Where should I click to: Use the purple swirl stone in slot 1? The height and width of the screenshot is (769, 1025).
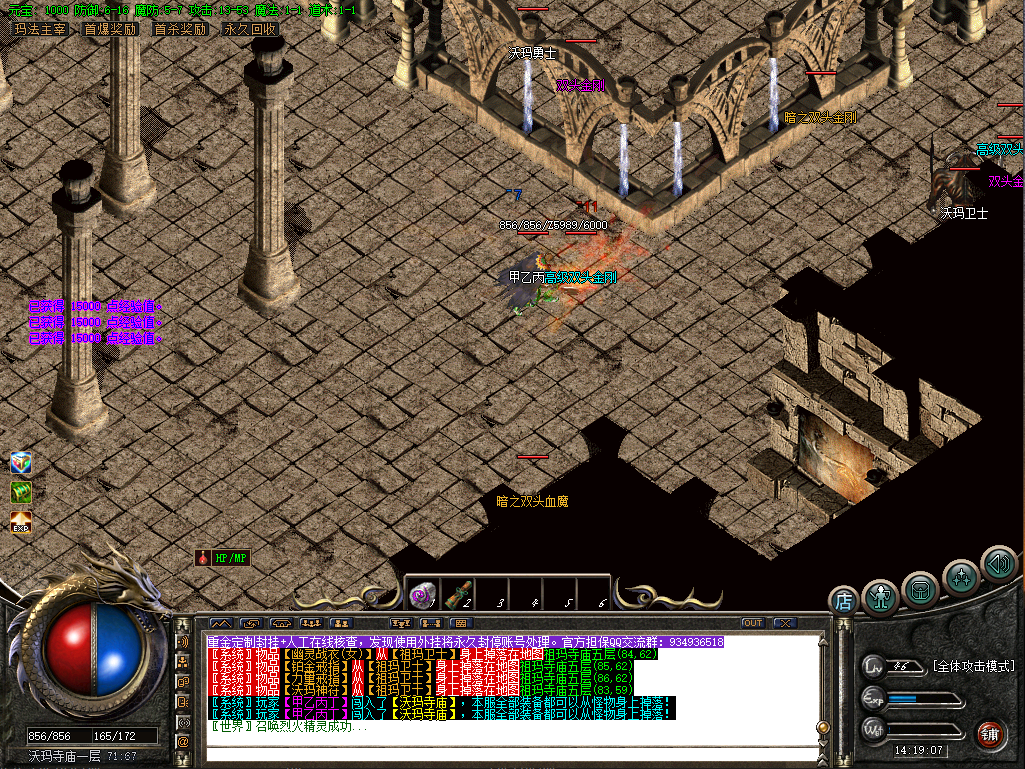coord(422,595)
